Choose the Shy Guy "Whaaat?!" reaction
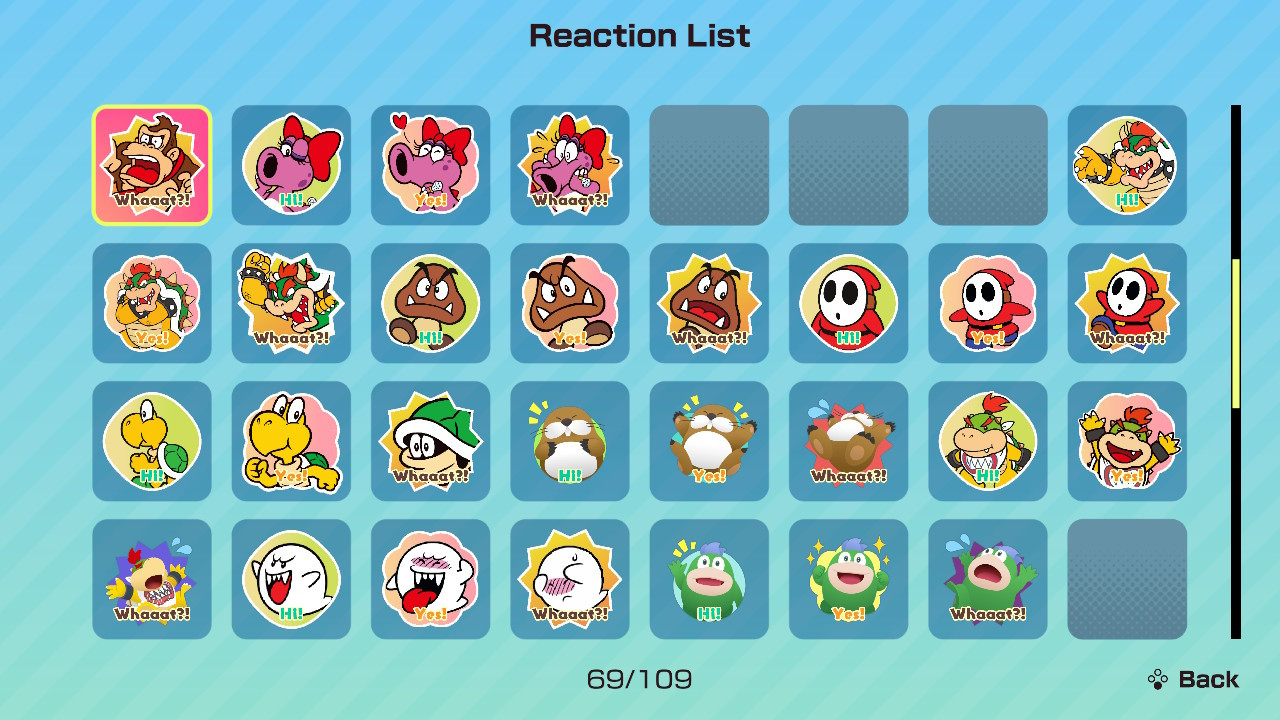The height and width of the screenshot is (720, 1280). pyautogui.click(x=1126, y=302)
